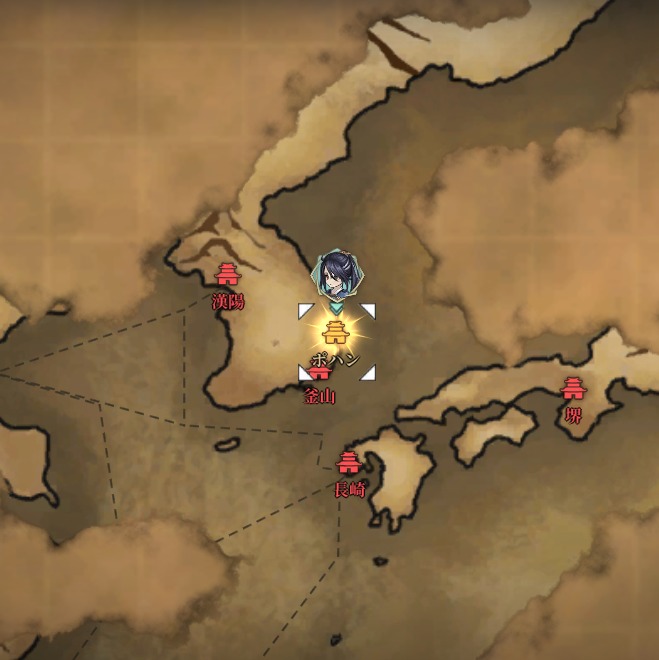Viewport: 659px width, 660px height.
Task: Pick the 堺 city marker
Action: (x=573, y=389)
